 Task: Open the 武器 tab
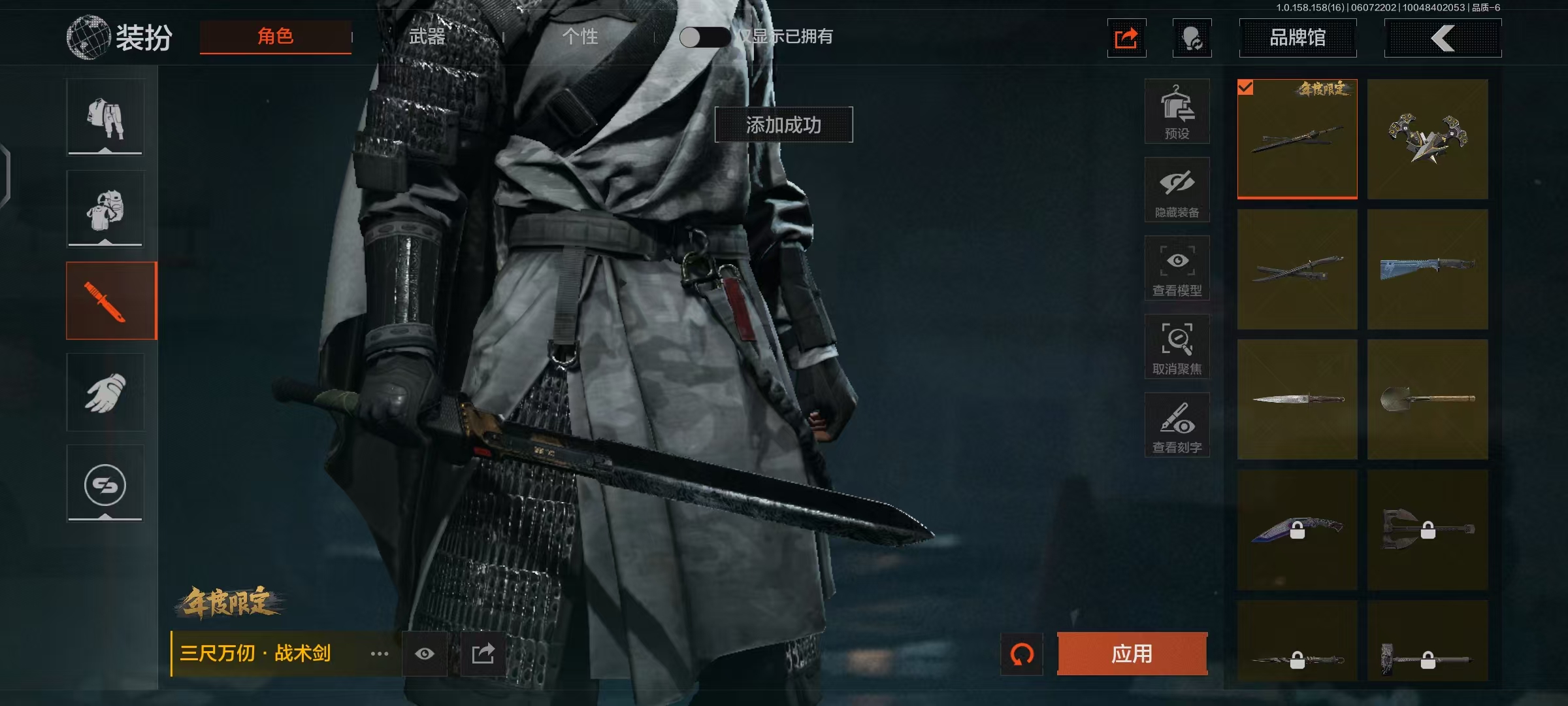click(x=427, y=37)
